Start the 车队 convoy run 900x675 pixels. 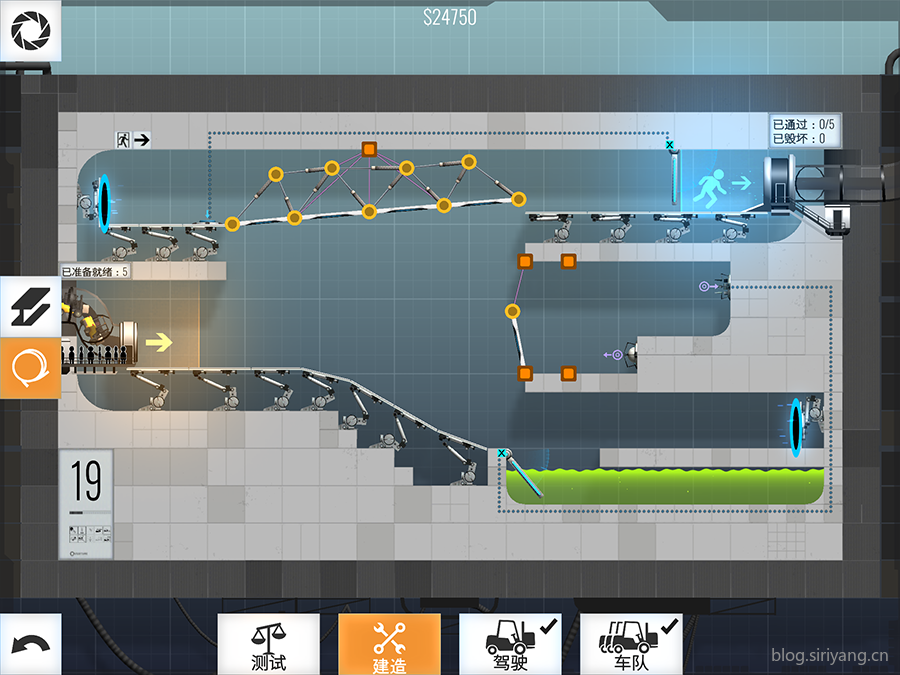pos(631,645)
